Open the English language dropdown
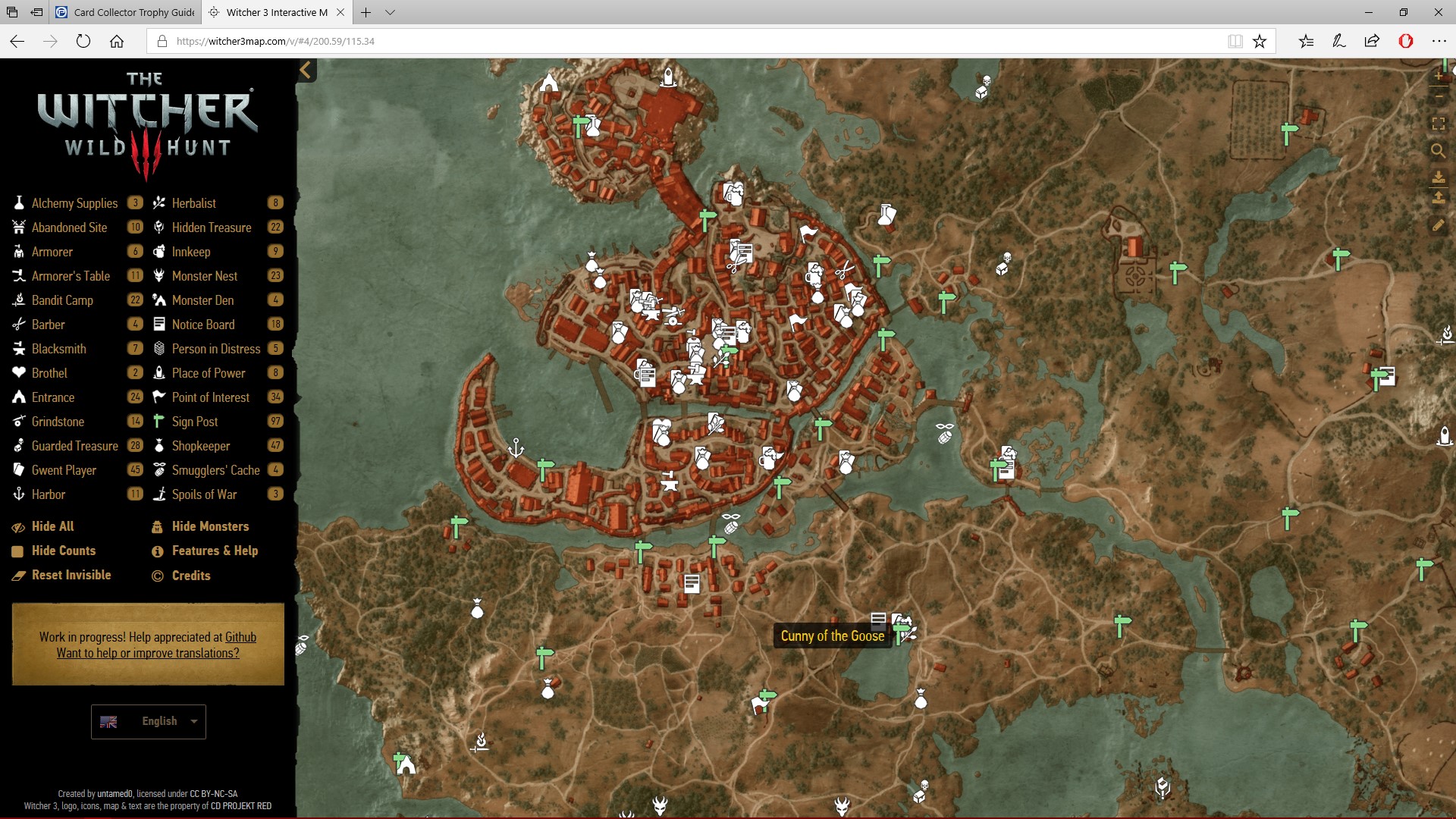This screenshot has height=819, width=1456. 148,721
